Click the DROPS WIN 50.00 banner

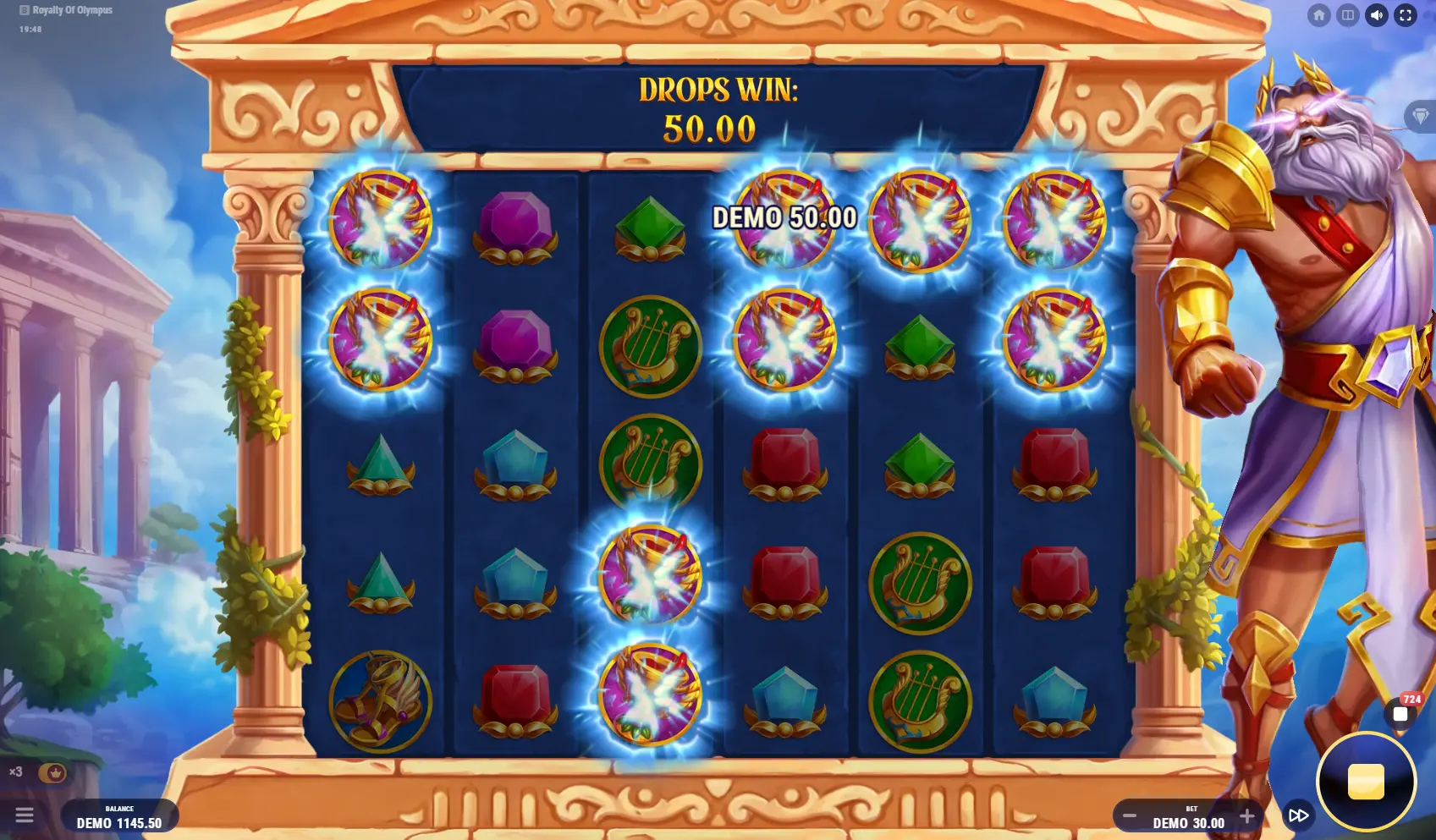[719, 106]
